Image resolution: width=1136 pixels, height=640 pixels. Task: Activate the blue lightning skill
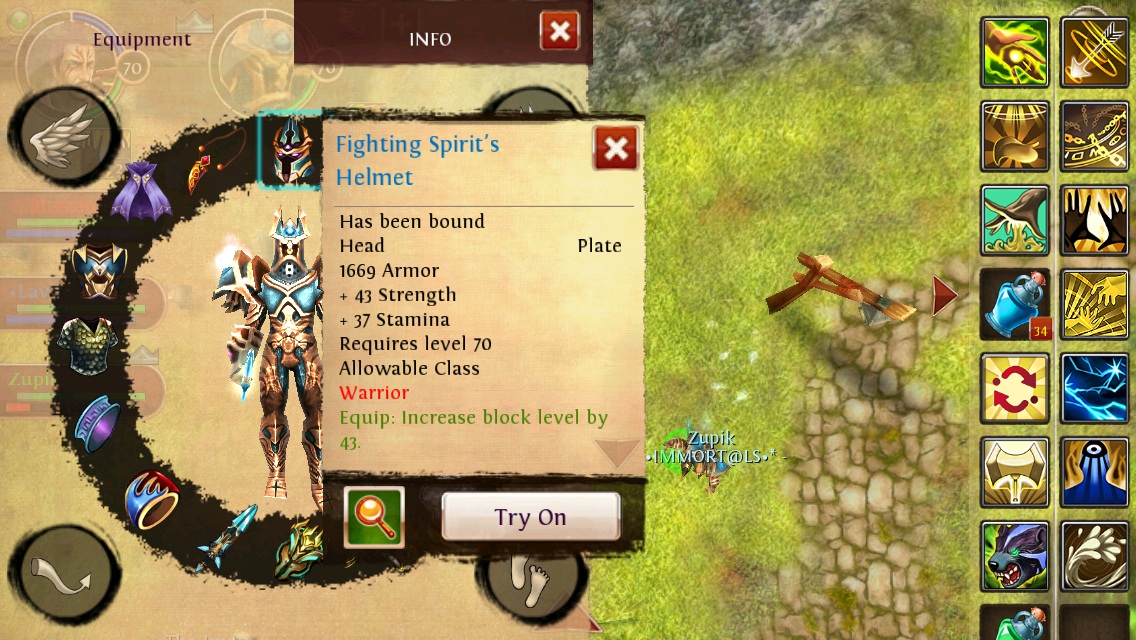pos(1095,388)
